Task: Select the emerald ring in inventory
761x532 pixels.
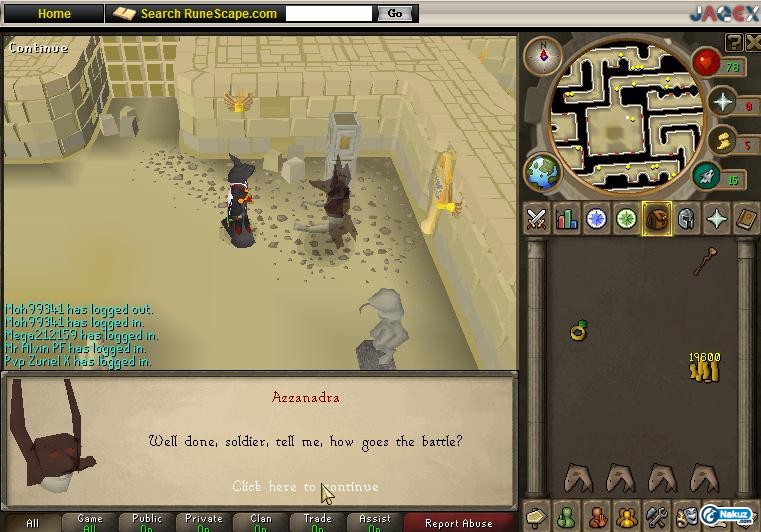Action: point(579,330)
